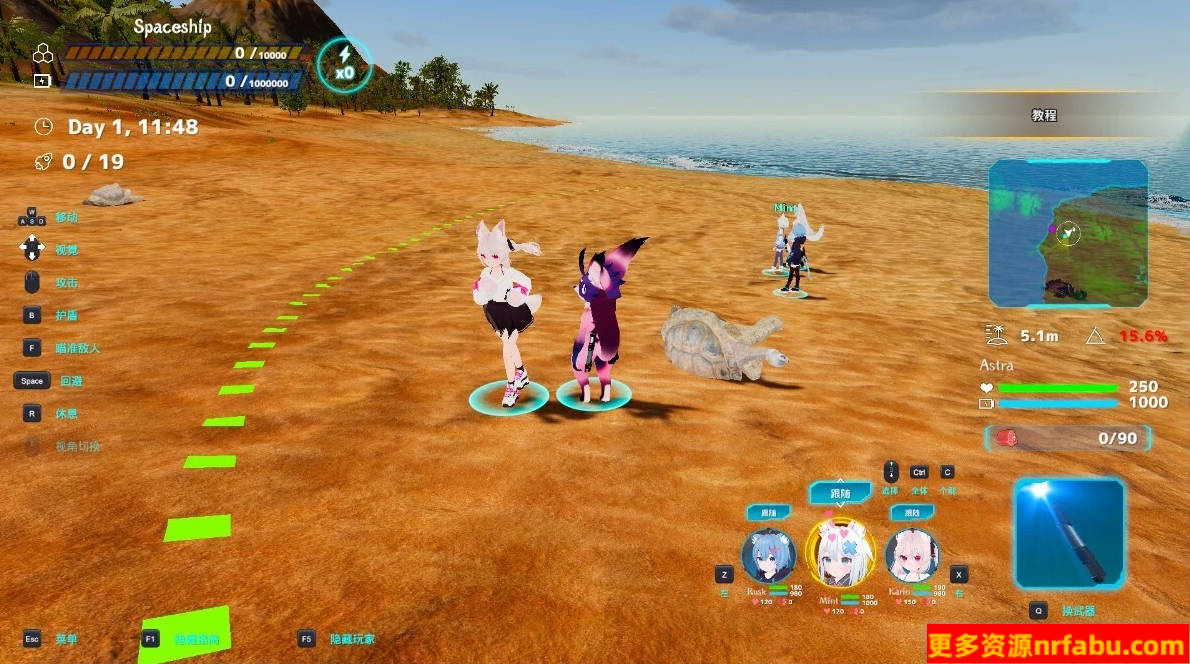Click the red watermark banner link
1190x664 pixels.
click(x=1058, y=645)
